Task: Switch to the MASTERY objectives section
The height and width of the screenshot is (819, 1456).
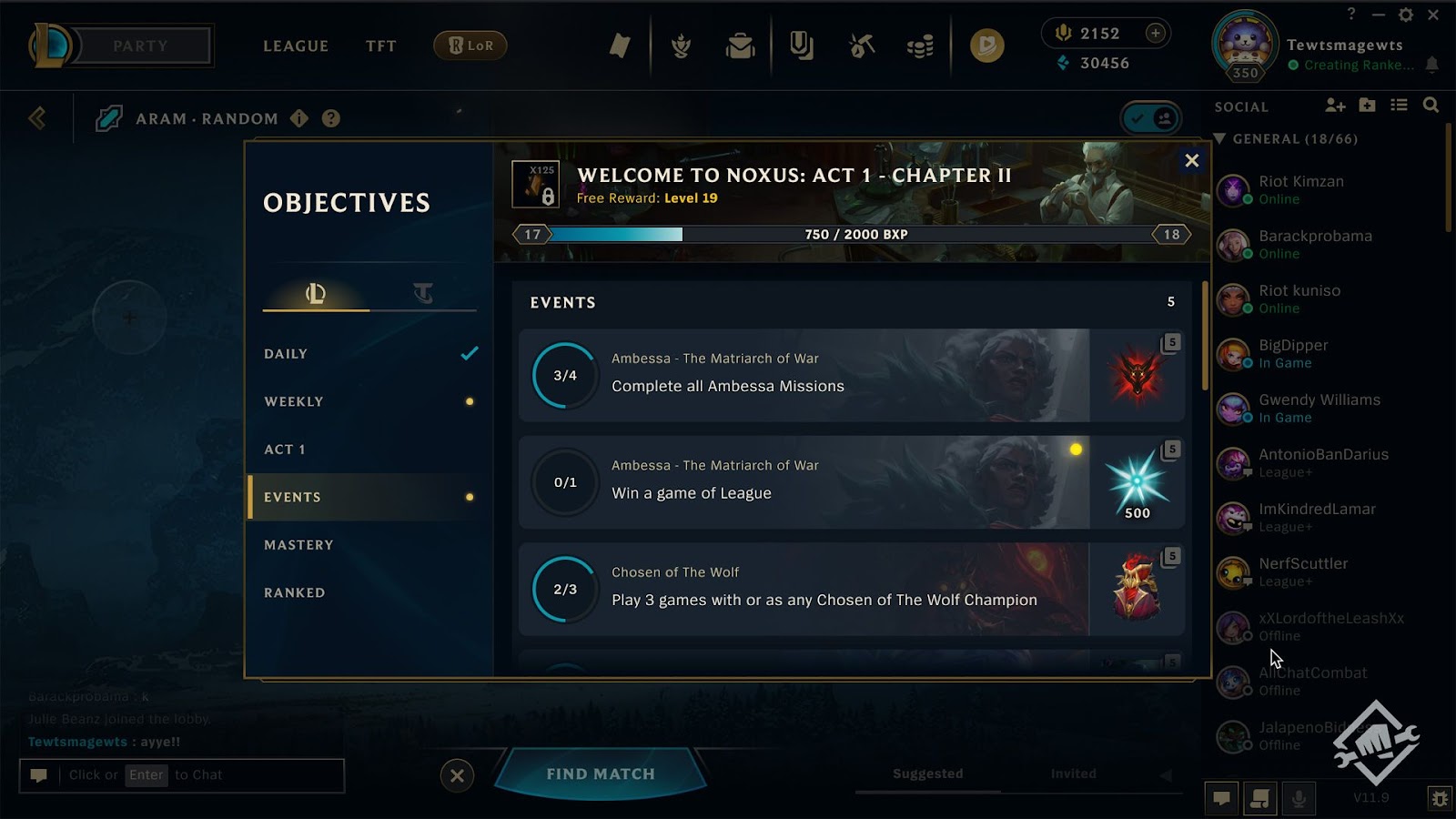Action: tap(299, 544)
